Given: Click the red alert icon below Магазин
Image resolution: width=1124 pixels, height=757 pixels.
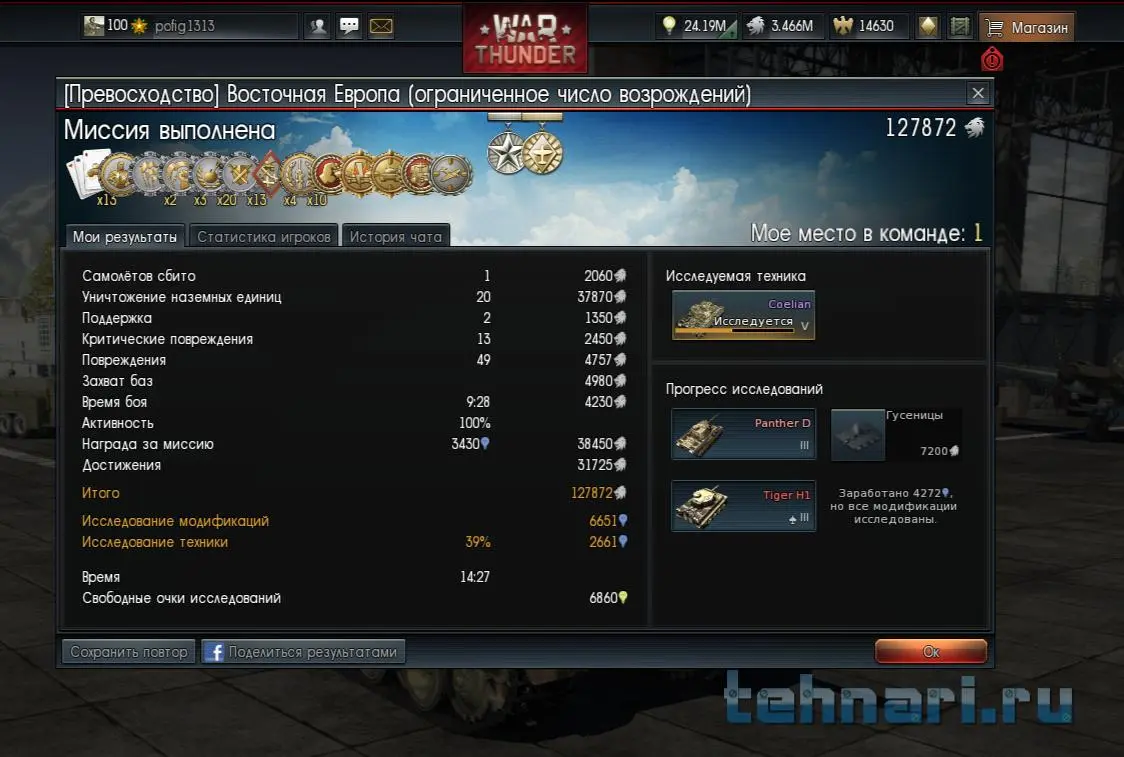Looking at the screenshot, I should click(991, 59).
